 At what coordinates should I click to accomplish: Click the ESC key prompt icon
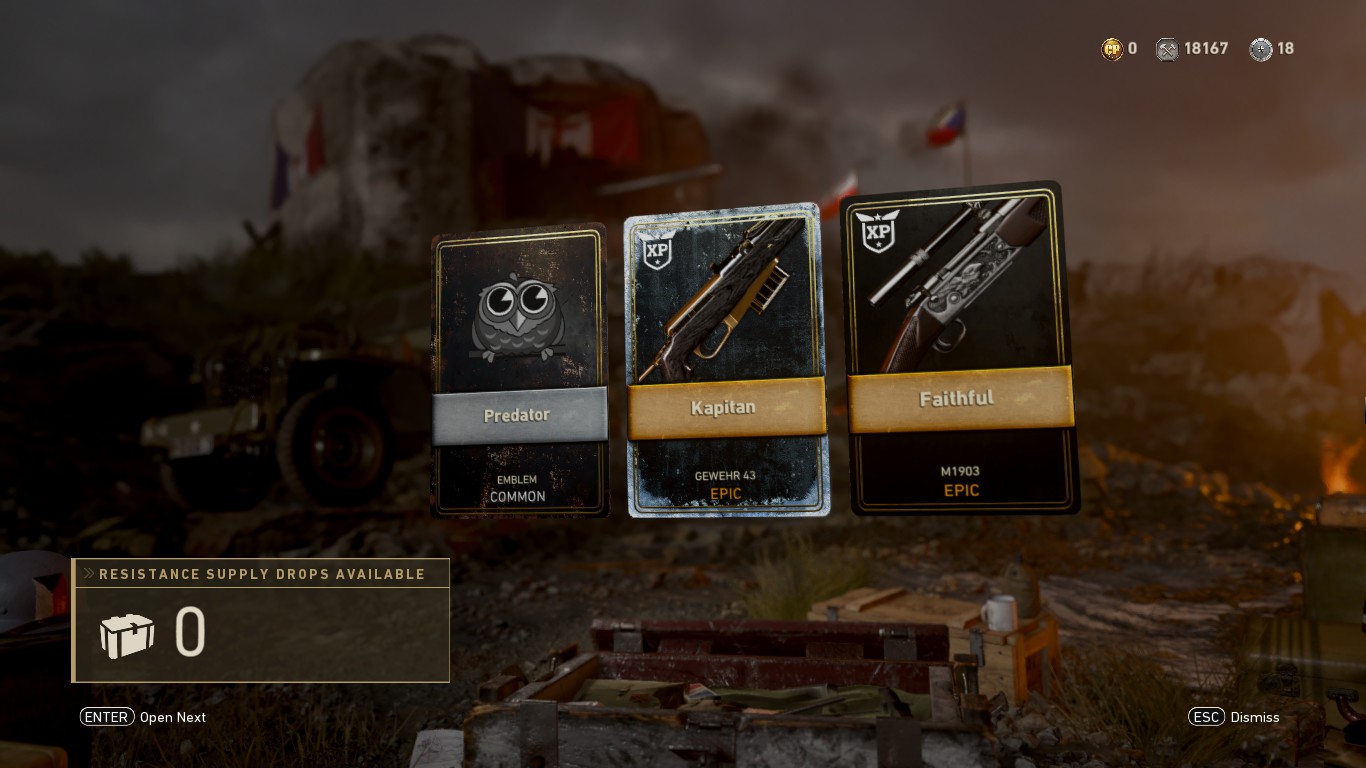click(1207, 717)
